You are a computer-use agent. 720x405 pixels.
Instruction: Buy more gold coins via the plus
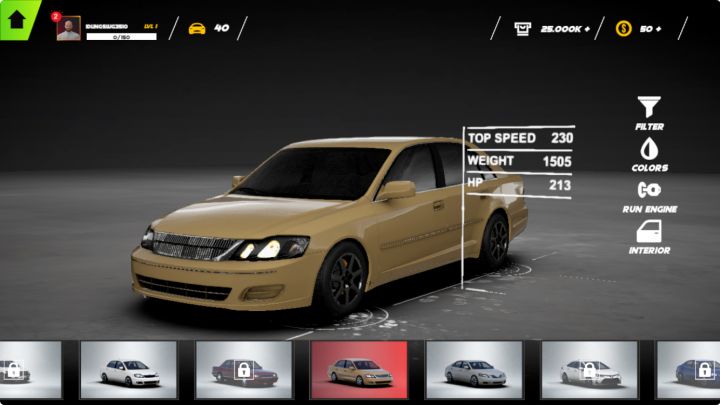point(657,29)
